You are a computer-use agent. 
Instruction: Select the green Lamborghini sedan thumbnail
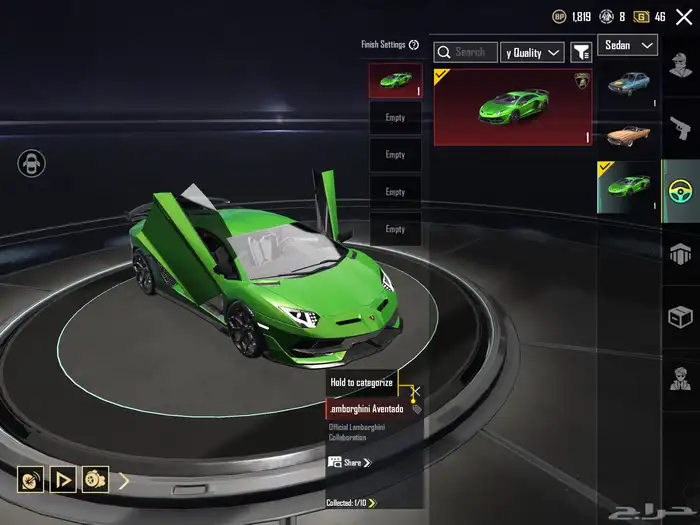click(629, 186)
